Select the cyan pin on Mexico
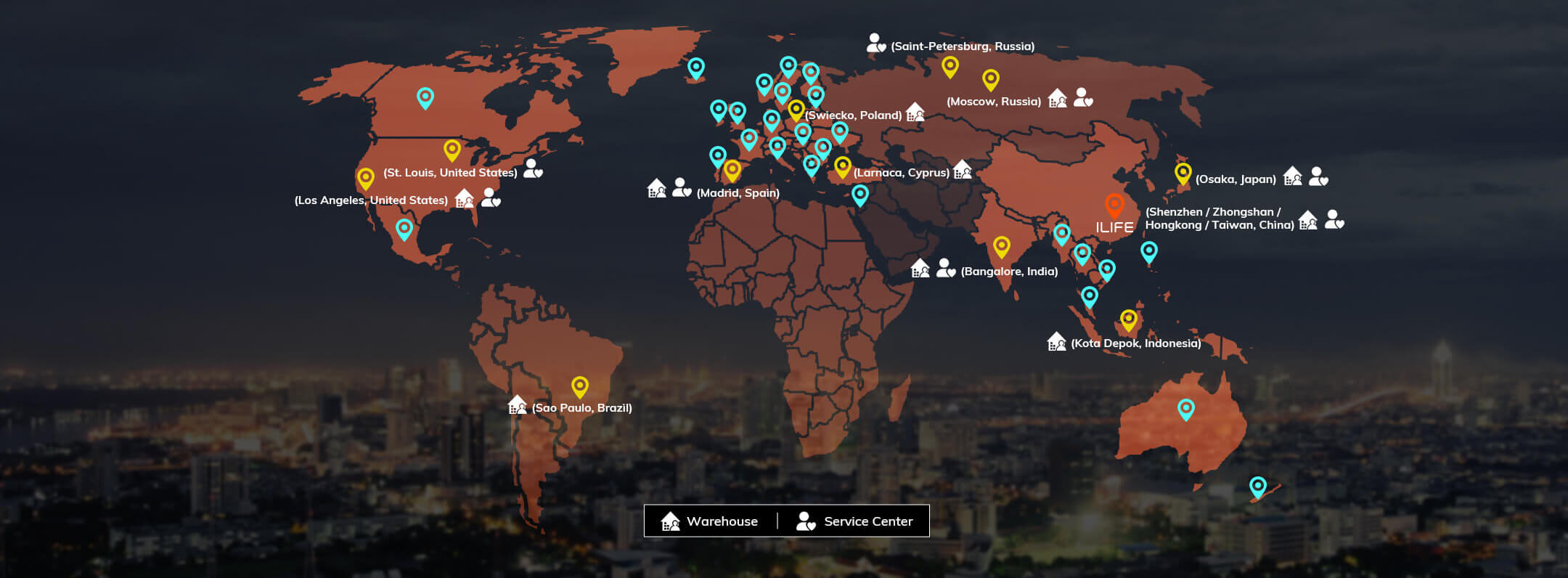Screen dimensions: 1568x578 [404, 229]
